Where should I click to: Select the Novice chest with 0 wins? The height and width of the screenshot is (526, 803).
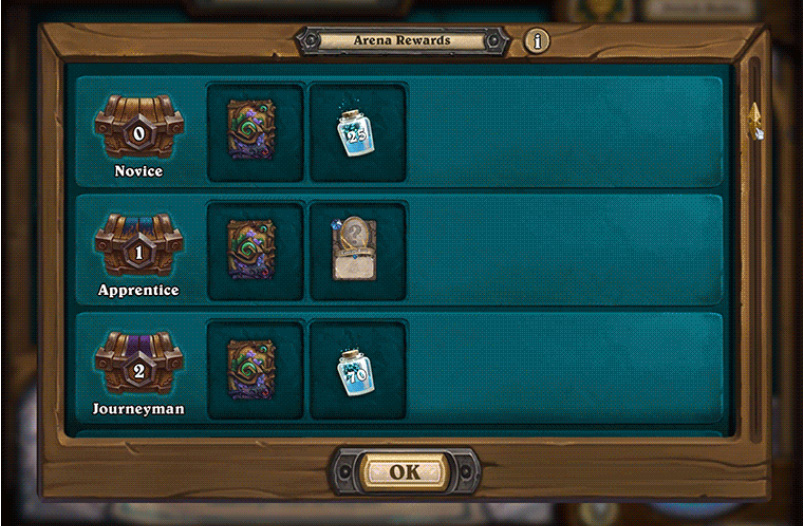[x=139, y=128]
